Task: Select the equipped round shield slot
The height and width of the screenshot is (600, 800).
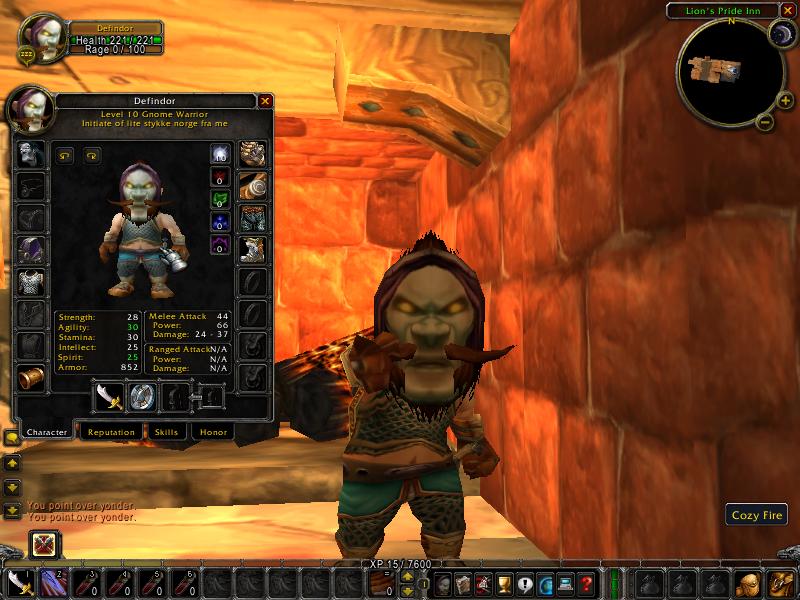Action: click(142, 396)
